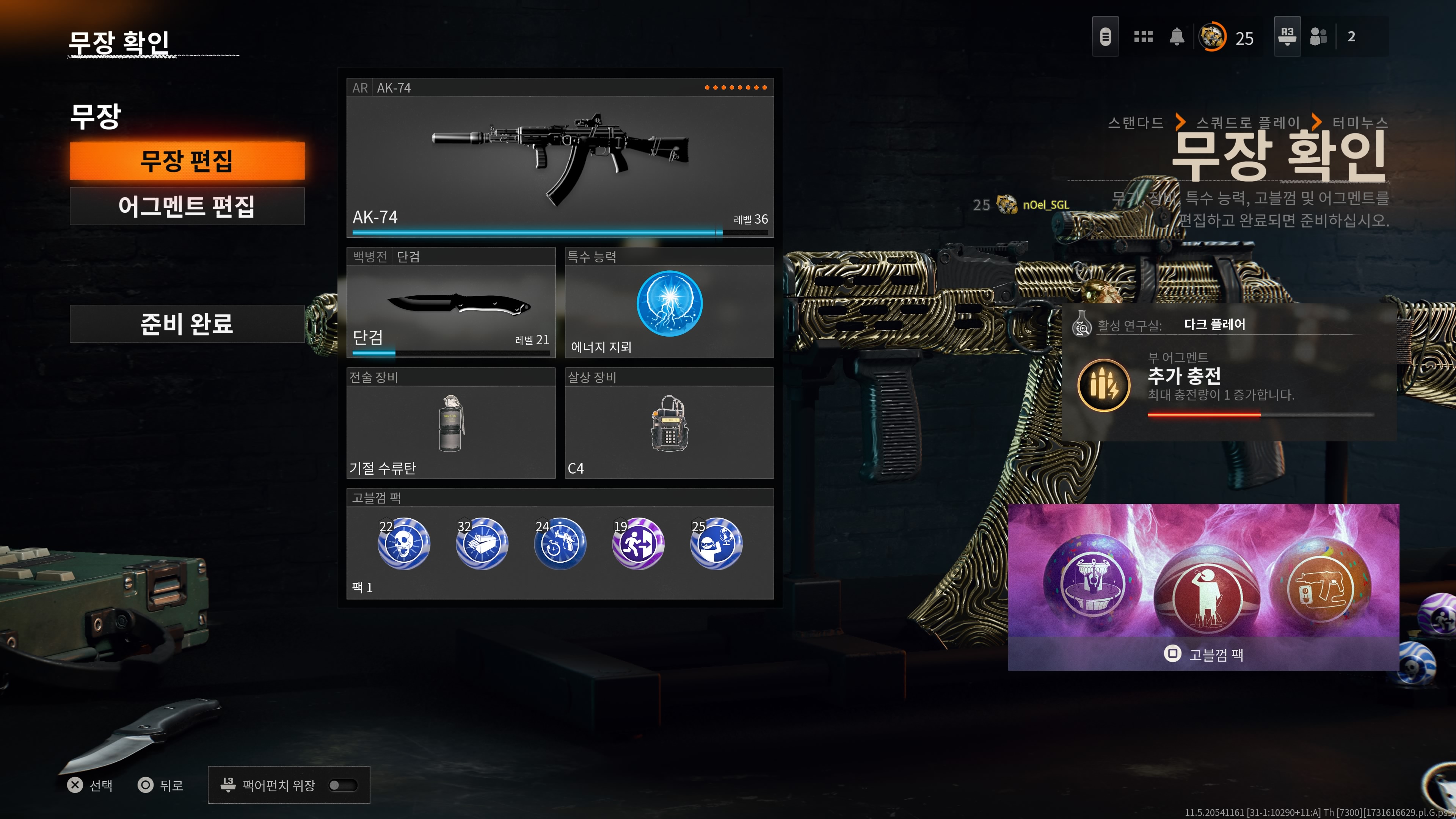Pick the skull gobblegum
Viewport: 1456px width, 819px height.
coord(403,544)
